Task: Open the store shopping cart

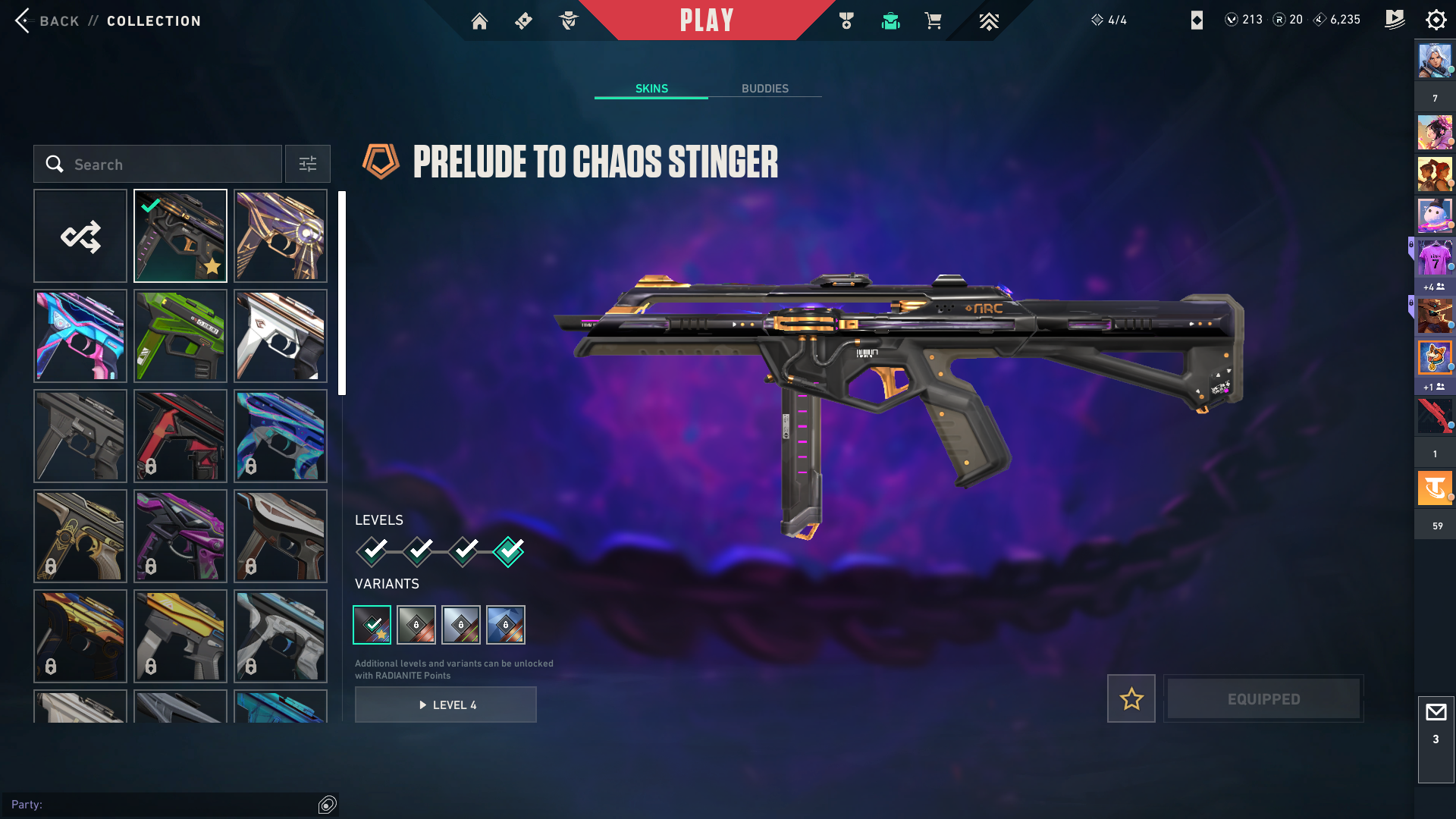Action: pos(933,21)
